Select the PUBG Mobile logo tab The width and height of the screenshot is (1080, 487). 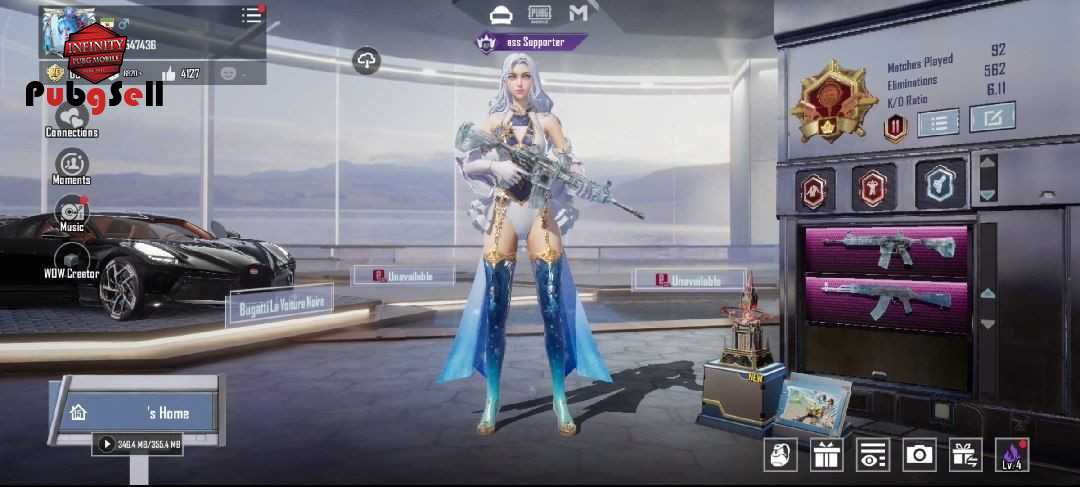coord(540,14)
